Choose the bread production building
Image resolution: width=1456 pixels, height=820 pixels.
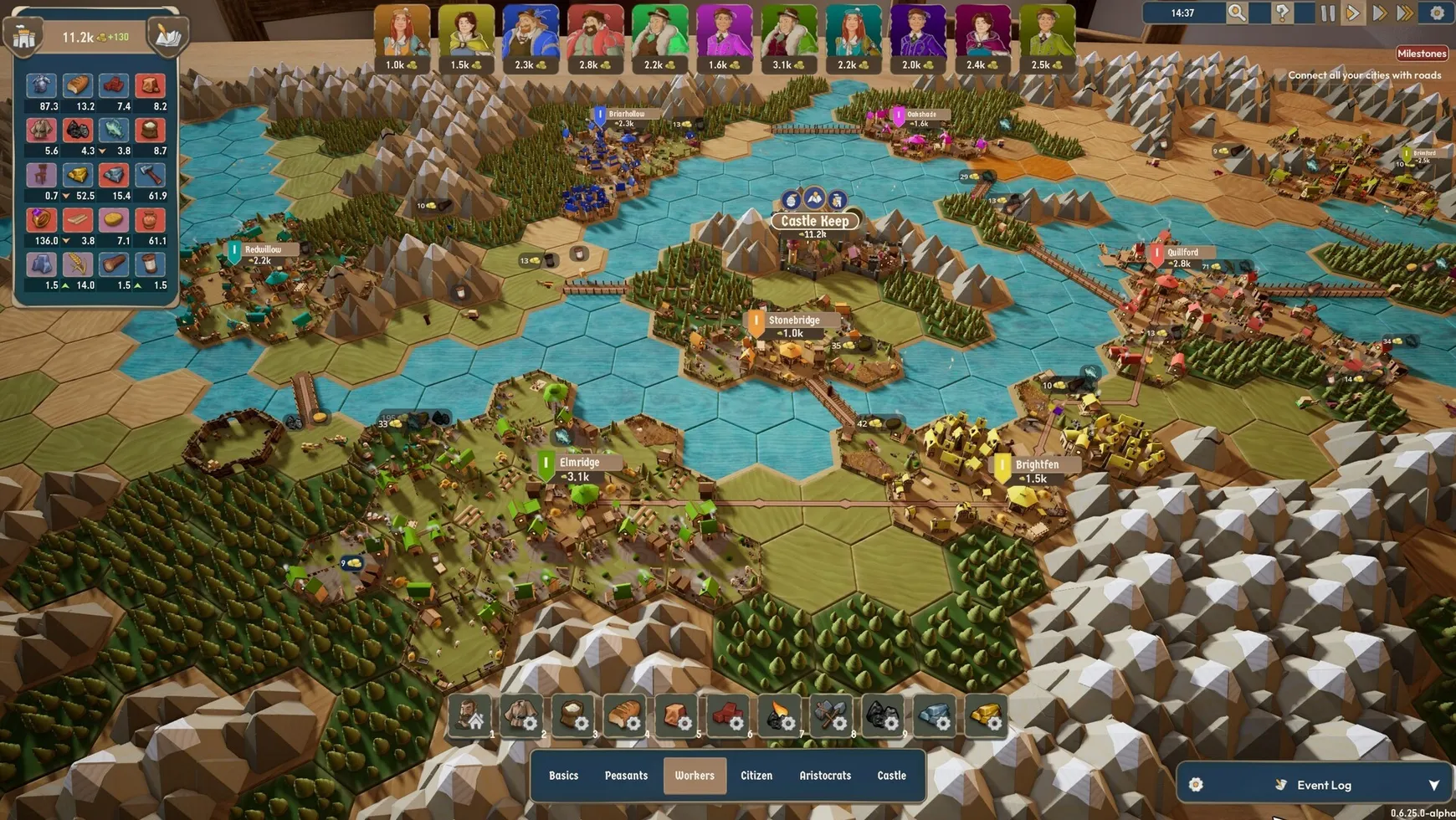point(625,716)
